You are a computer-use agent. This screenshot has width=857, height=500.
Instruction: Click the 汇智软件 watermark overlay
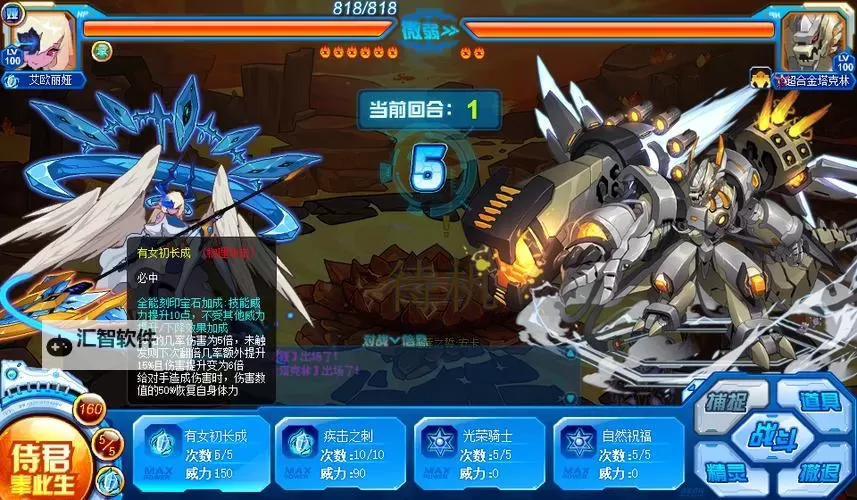100,340
